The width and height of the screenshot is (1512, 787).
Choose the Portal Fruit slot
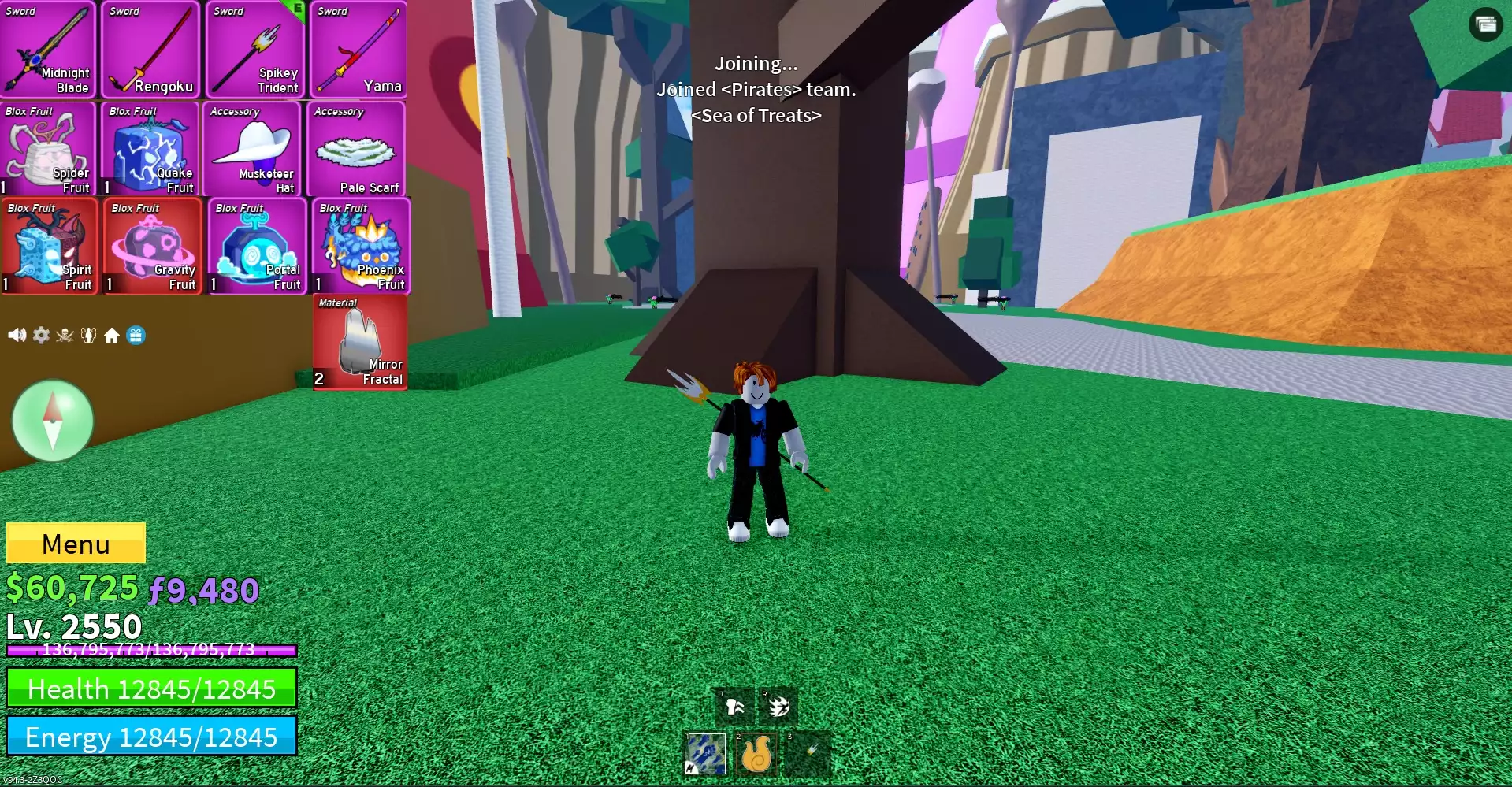pyautogui.click(x=257, y=247)
